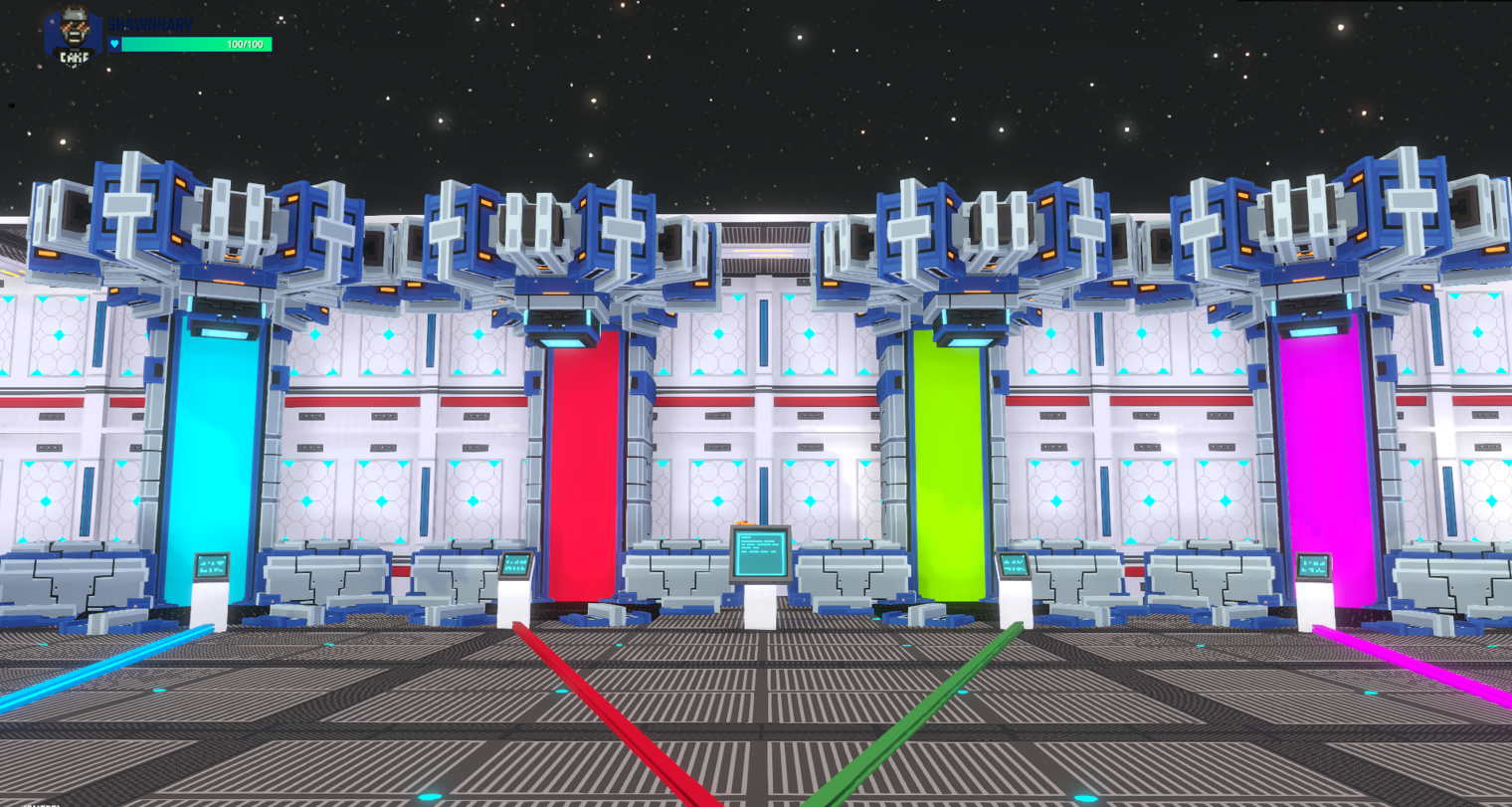The width and height of the screenshot is (1512, 807).
Task: Activate the cyan teleporter portal
Action: click(x=209, y=448)
